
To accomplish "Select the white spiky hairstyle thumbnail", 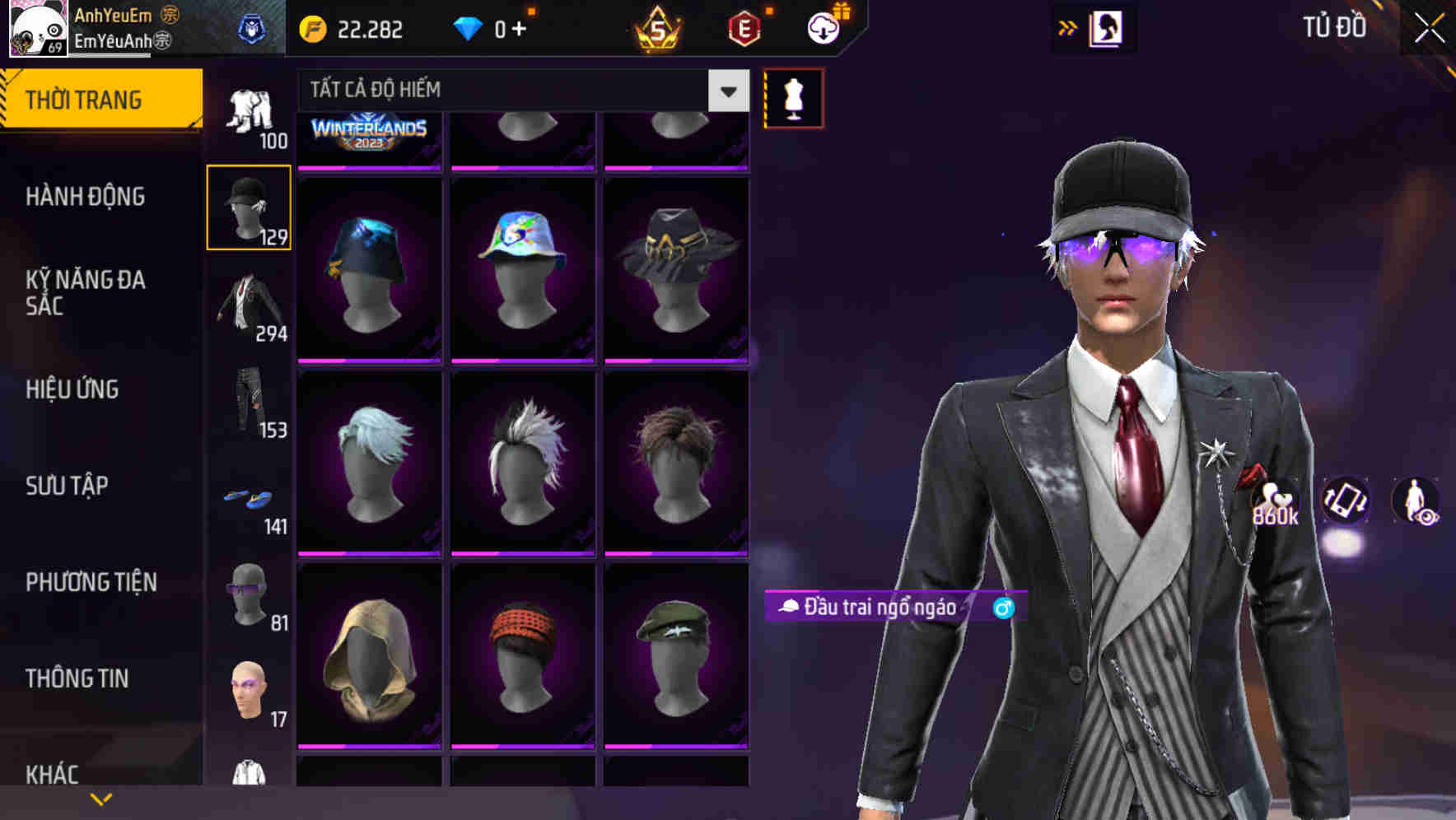I will [x=522, y=461].
